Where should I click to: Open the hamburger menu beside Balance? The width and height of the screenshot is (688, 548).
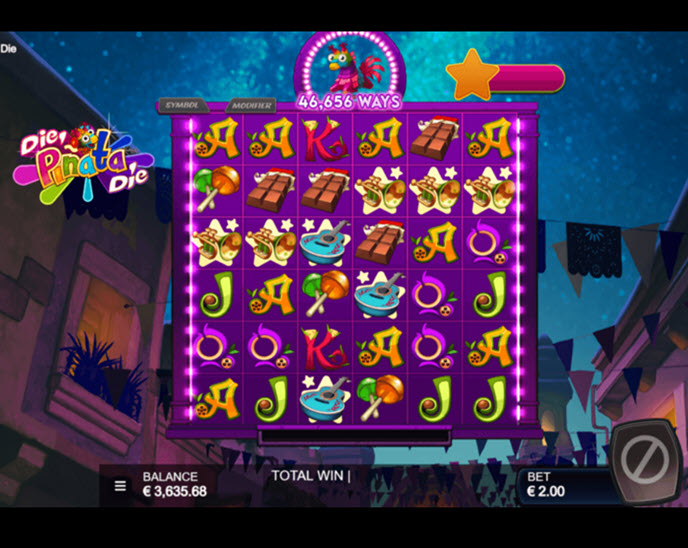coord(120,486)
